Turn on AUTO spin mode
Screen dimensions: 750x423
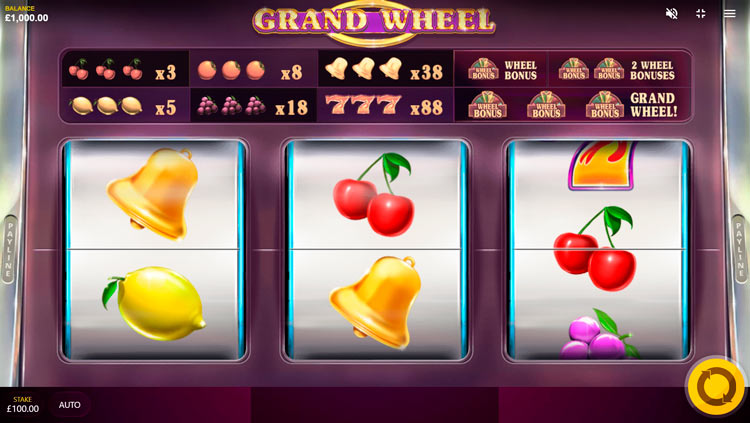tap(70, 405)
